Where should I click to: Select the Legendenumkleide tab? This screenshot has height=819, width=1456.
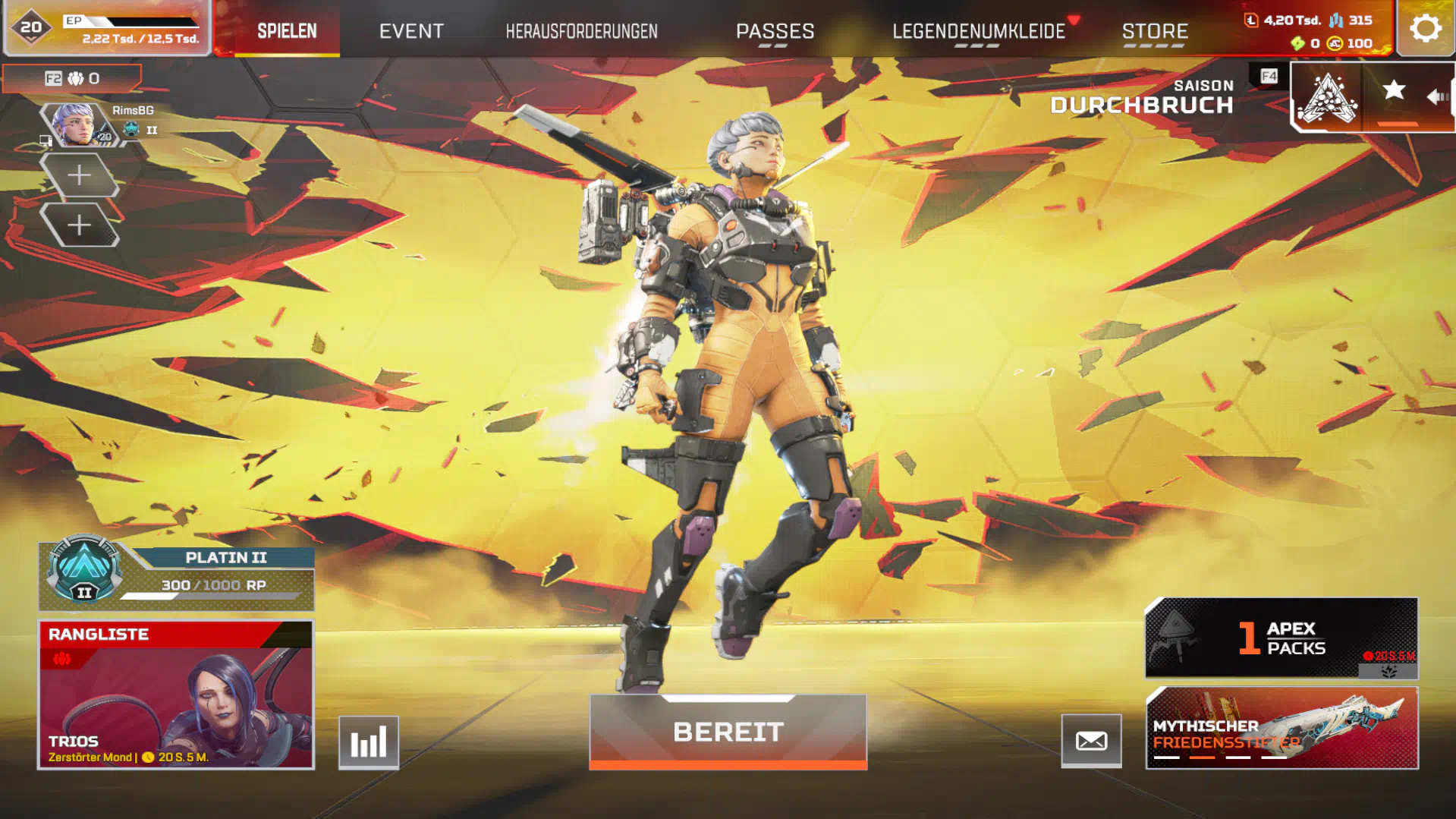[x=978, y=31]
